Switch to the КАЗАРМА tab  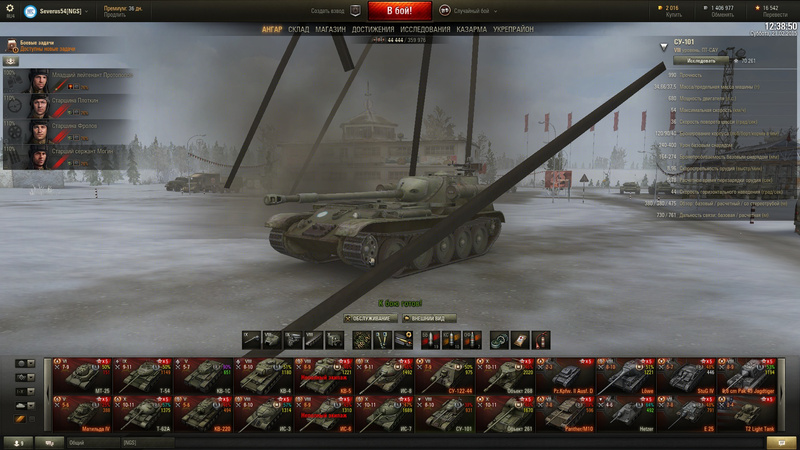point(472,30)
